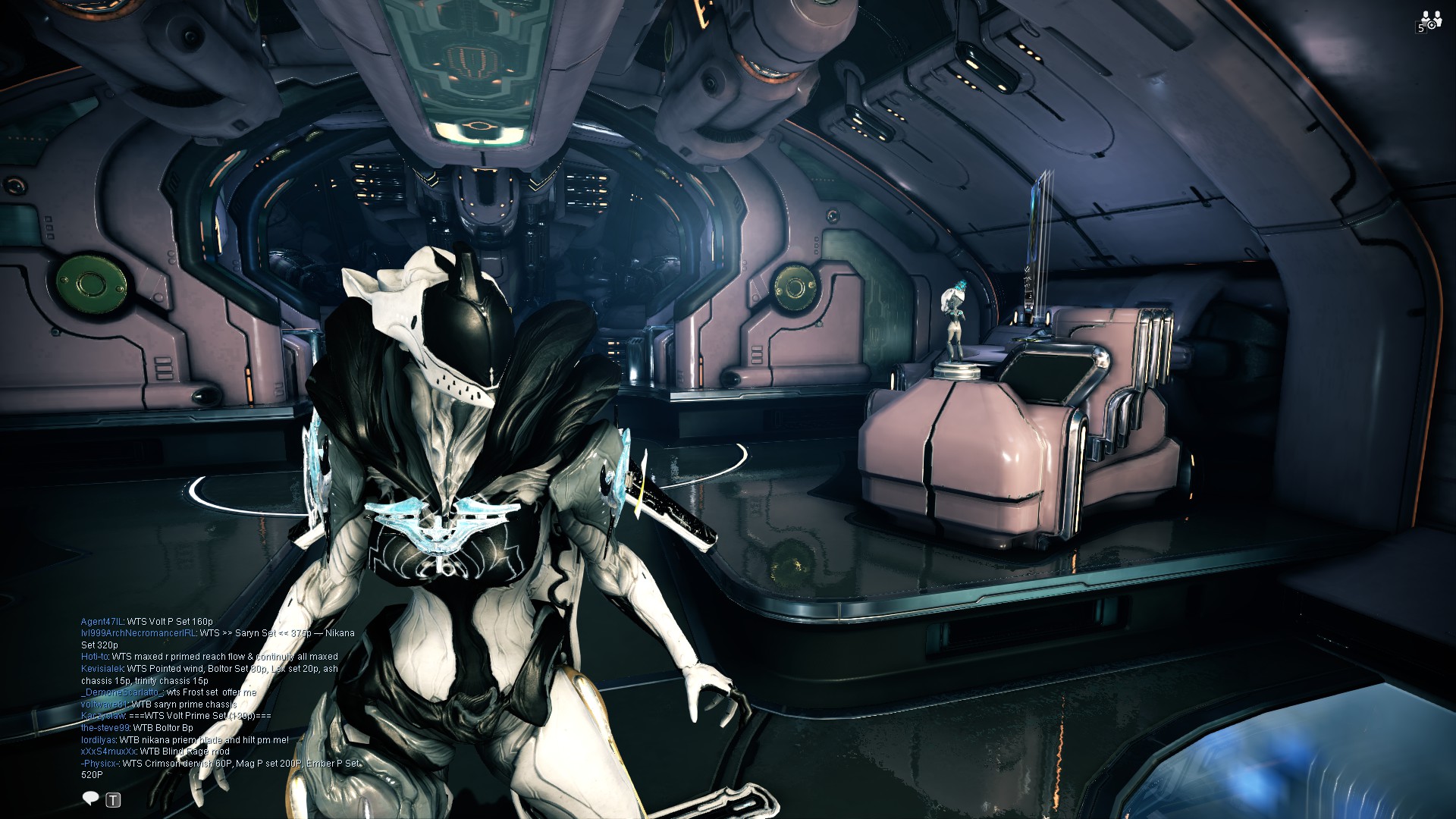Click lvl999ArchNecromancerIRL's name in trade chat
1456x819 pixels.
(x=138, y=633)
